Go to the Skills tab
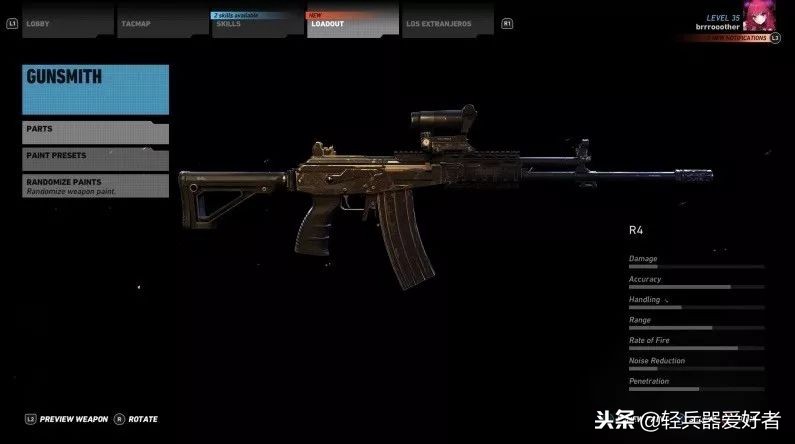The height and width of the screenshot is (444, 795). tap(256, 22)
